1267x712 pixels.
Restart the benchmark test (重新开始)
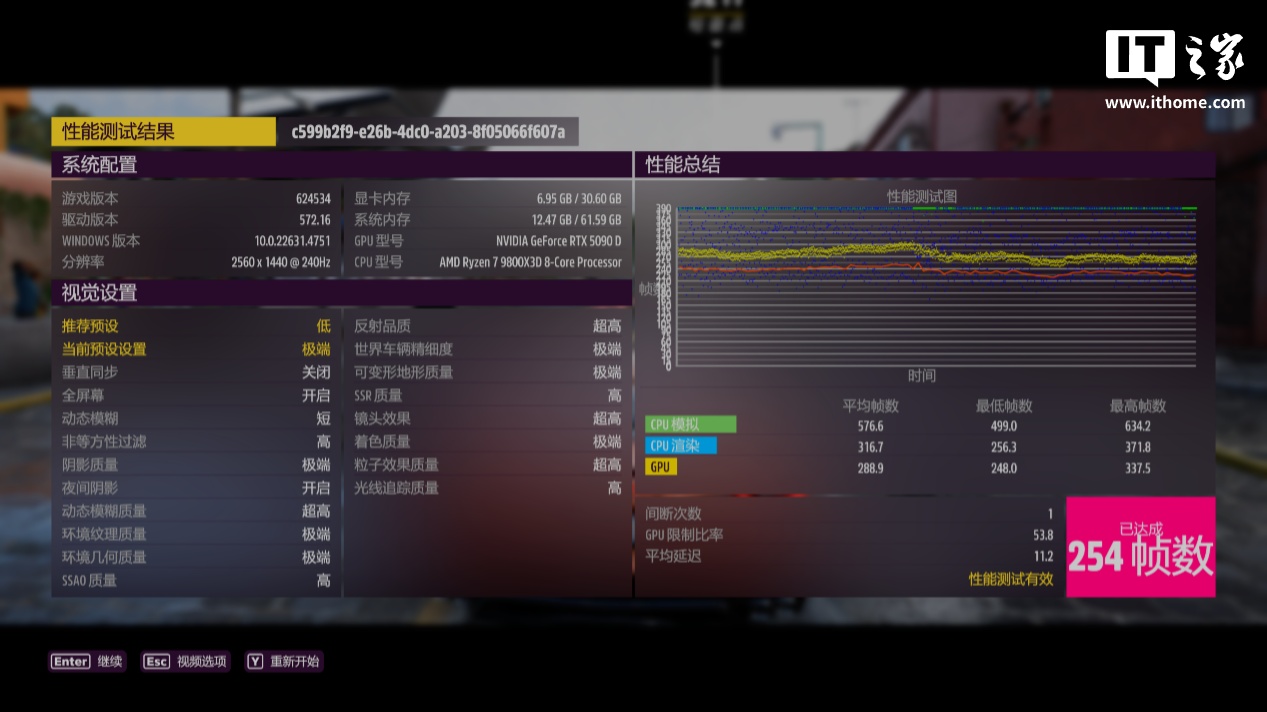(x=284, y=661)
